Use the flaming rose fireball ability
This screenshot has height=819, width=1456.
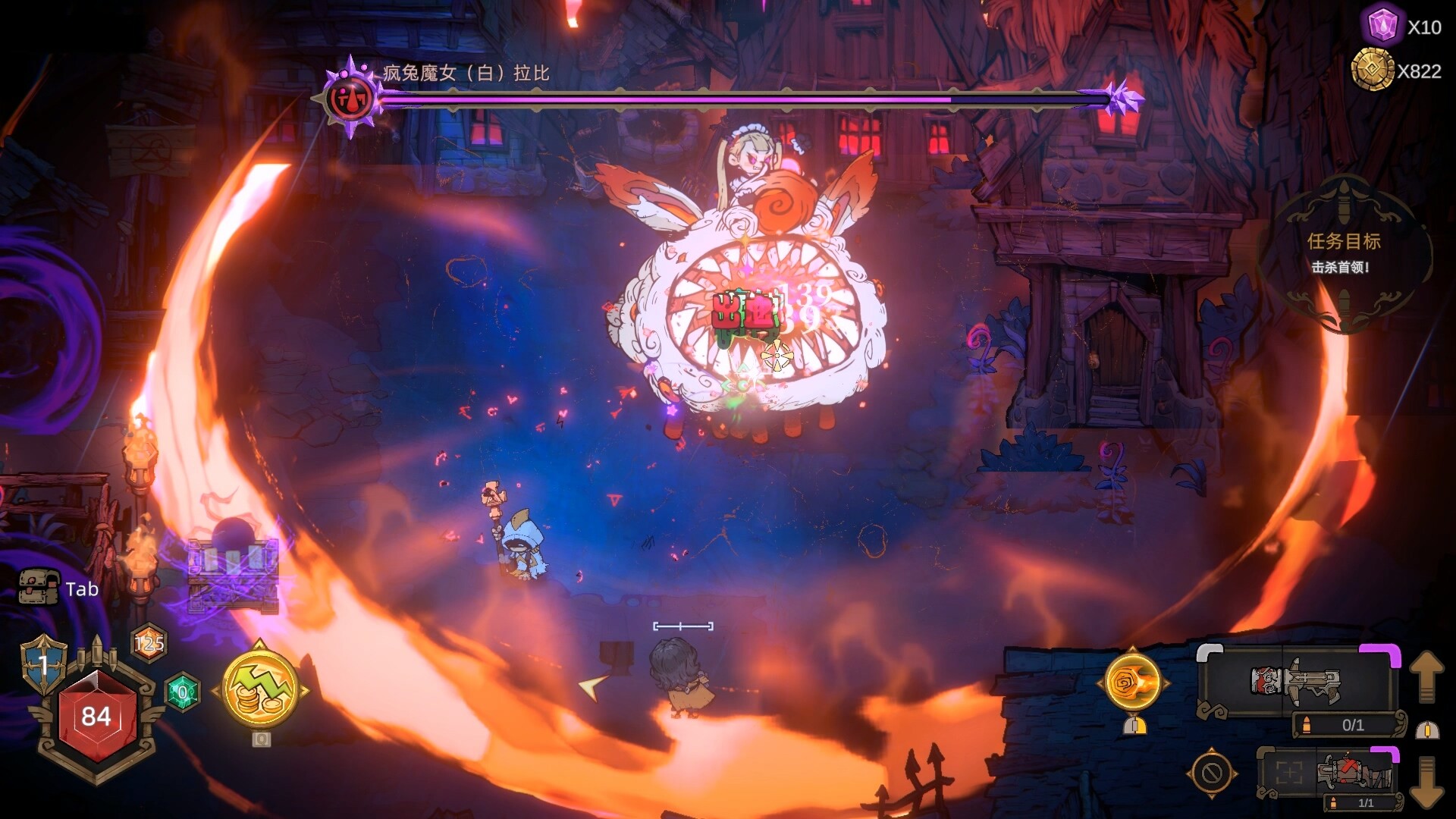pyautogui.click(x=1132, y=682)
